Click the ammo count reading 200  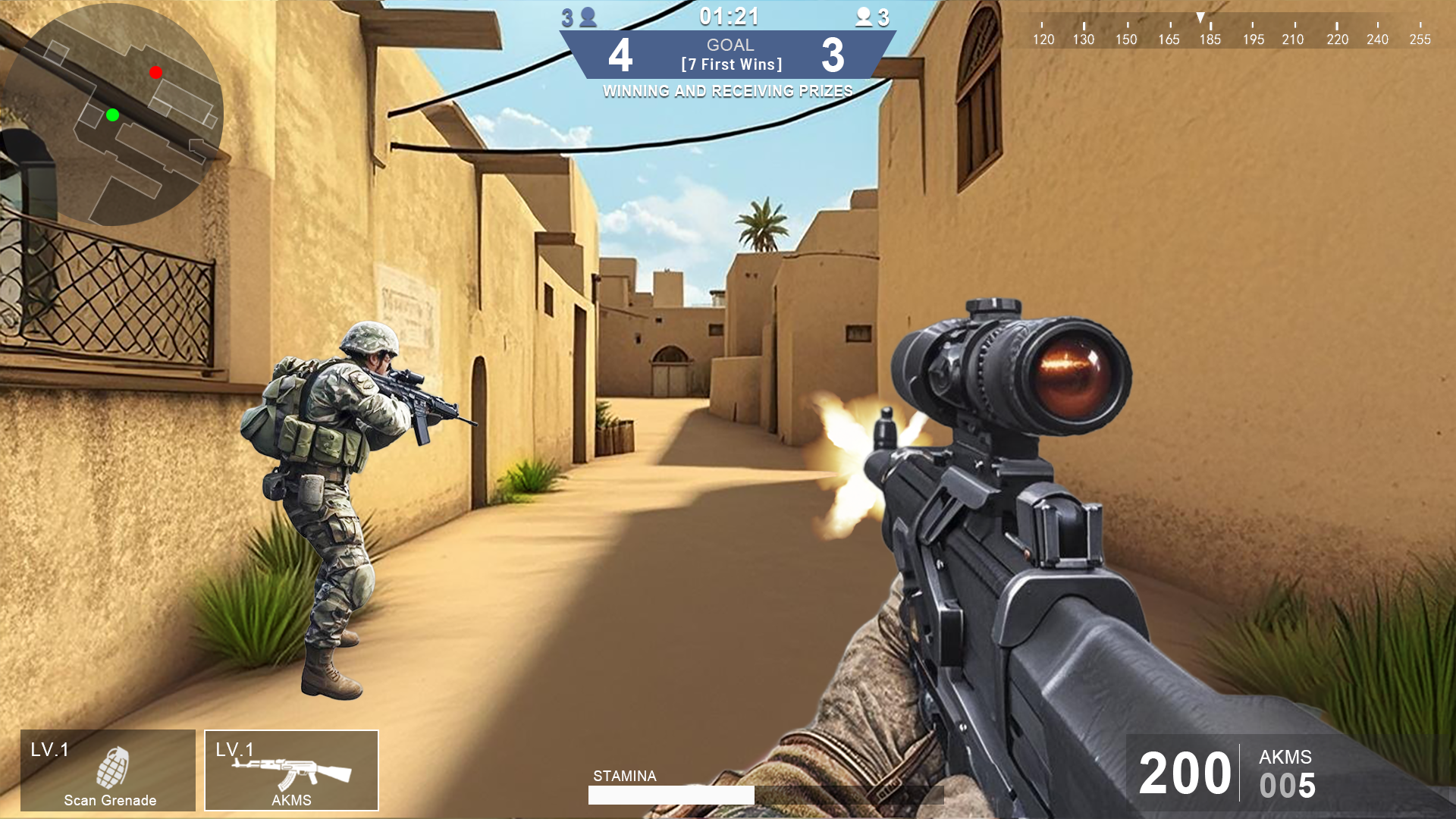tap(1185, 772)
